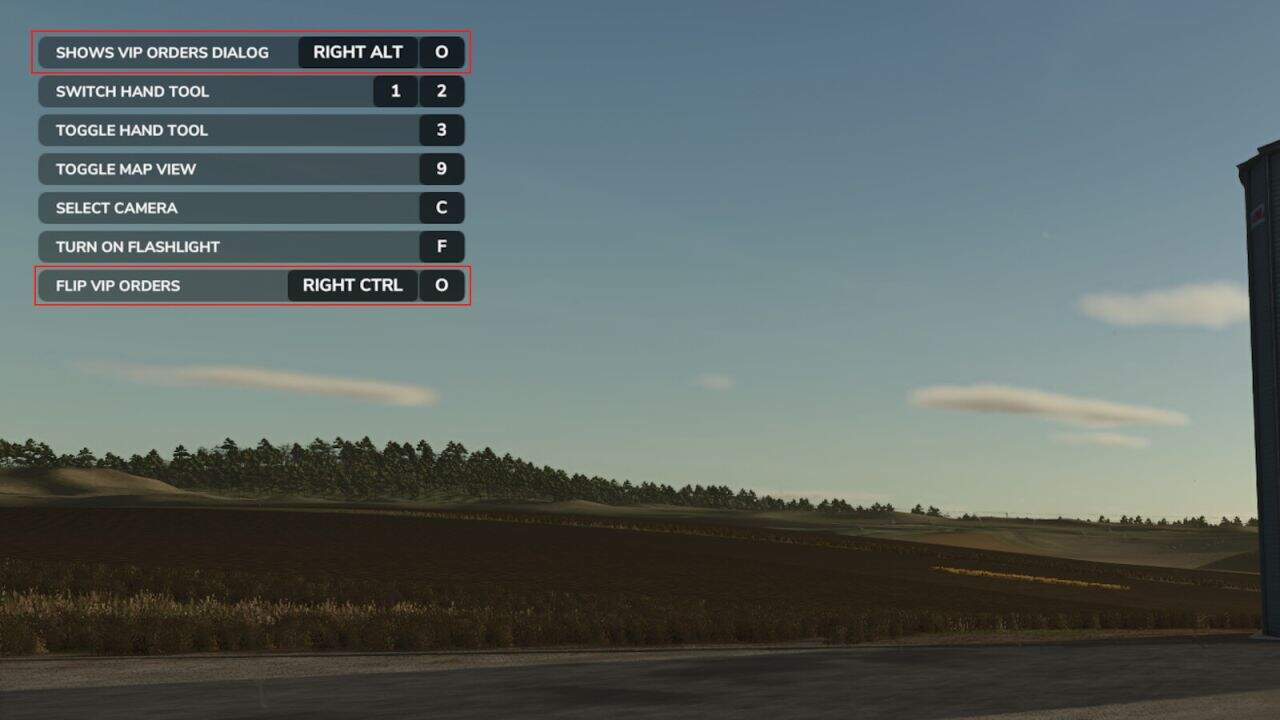Click the 3 key badge for Toggle Hand Tool
Image resolution: width=1280 pixels, height=720 pixels.
click(x=441, y=130)
